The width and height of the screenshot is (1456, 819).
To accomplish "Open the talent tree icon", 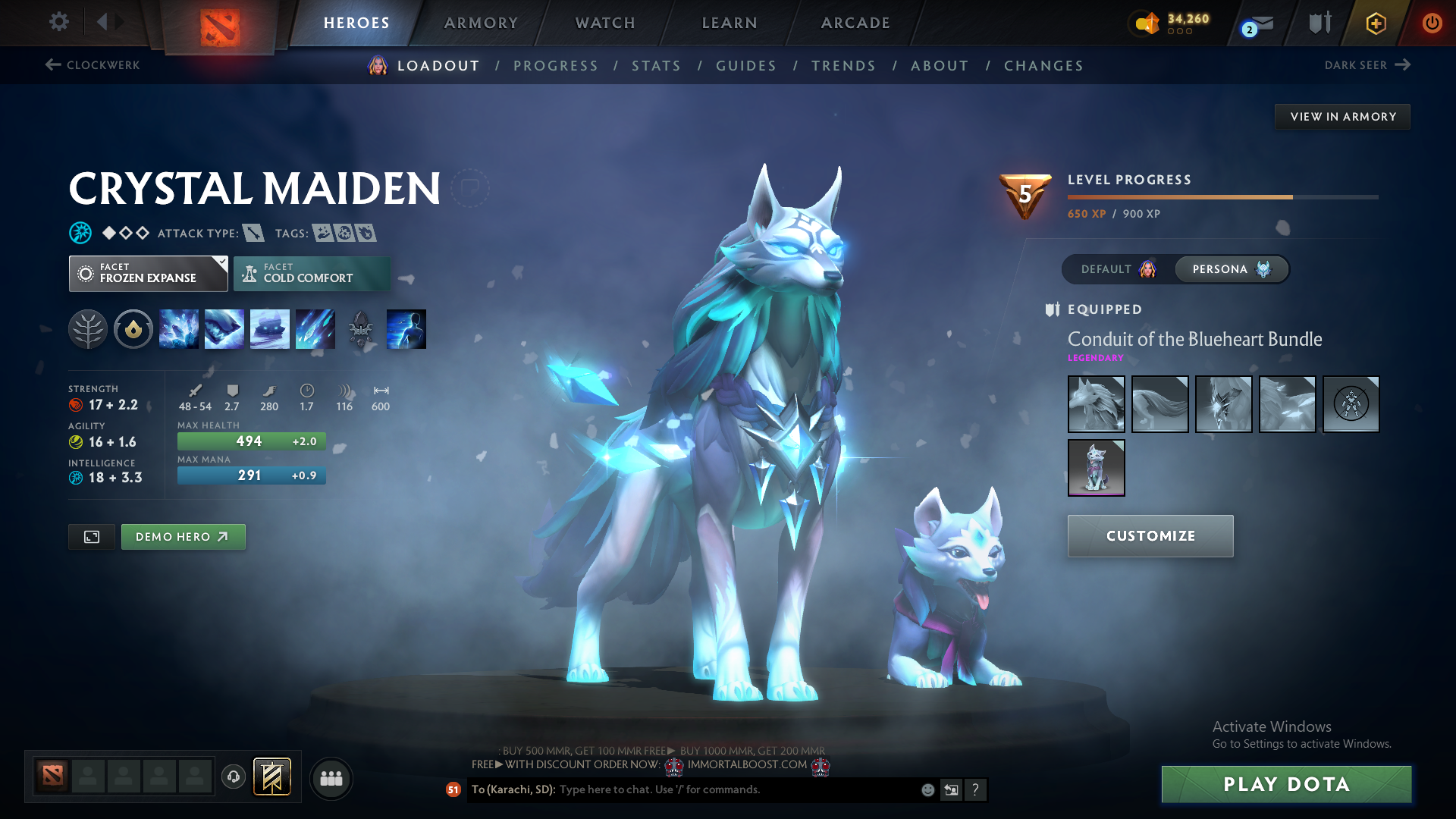I will (x=88, y=329).
